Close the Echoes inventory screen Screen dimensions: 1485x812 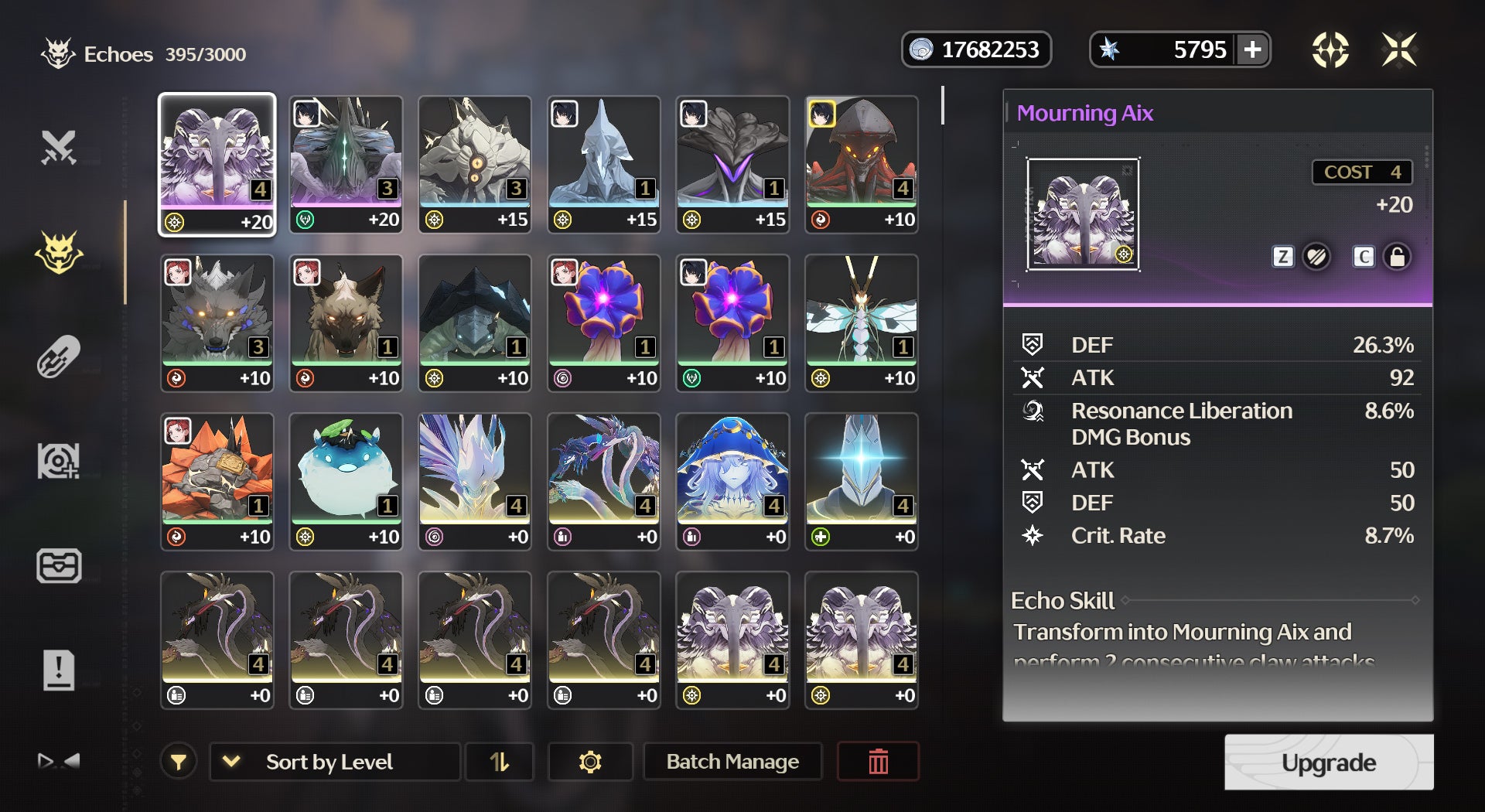click(x=1399, y=50)
